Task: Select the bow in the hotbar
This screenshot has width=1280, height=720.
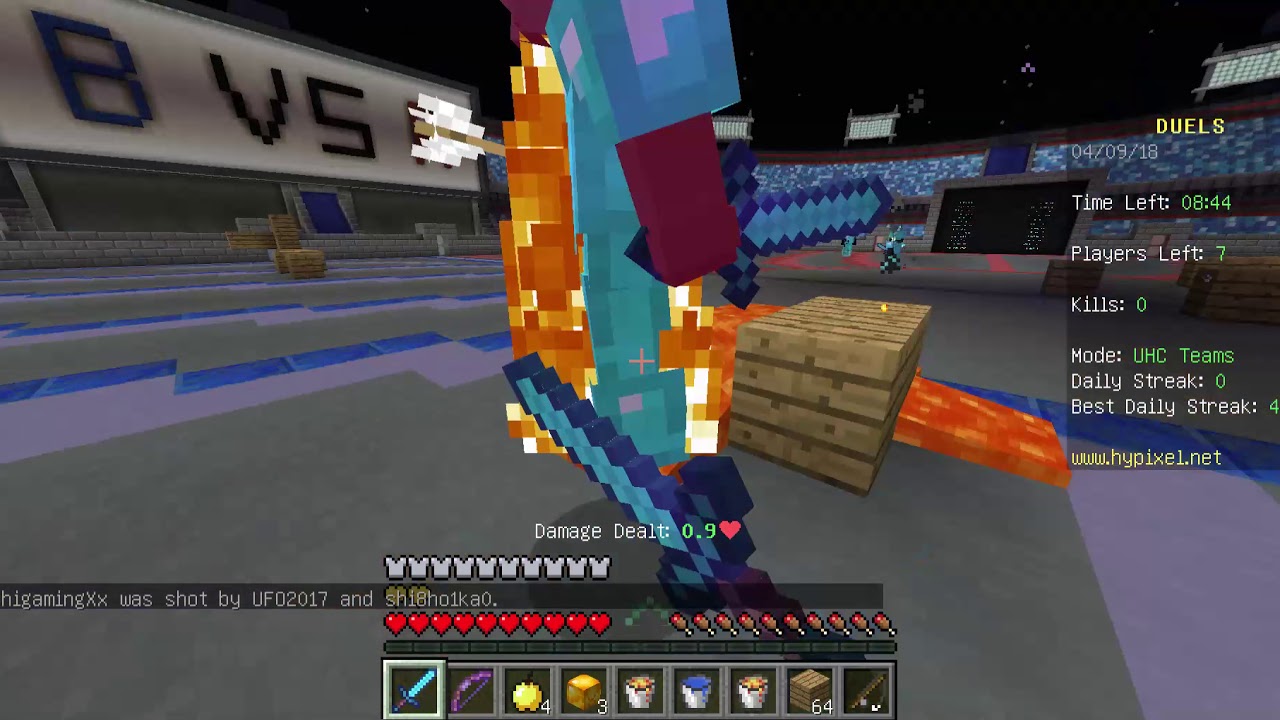Action: [x=470, y=688]
